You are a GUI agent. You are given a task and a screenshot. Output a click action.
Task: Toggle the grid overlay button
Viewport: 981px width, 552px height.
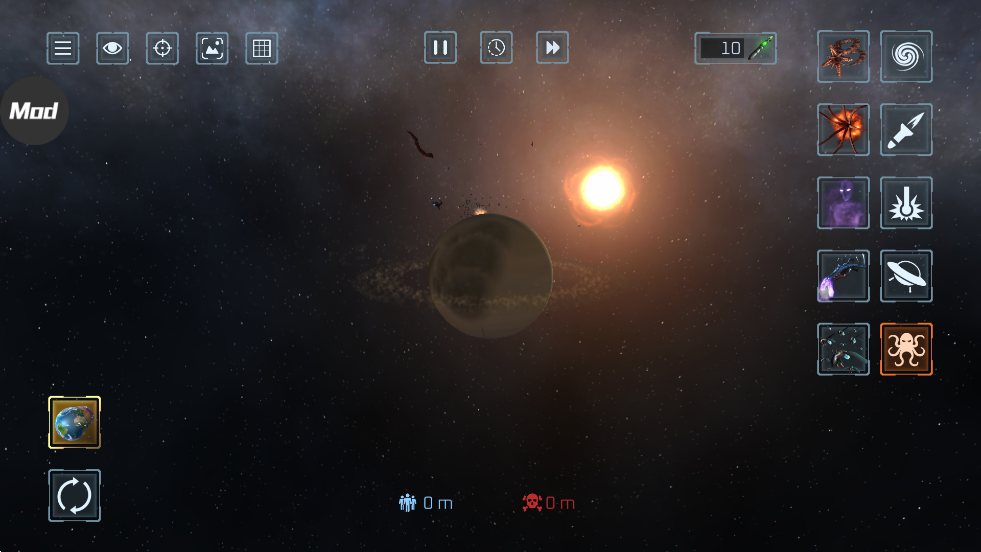[262, 48]
